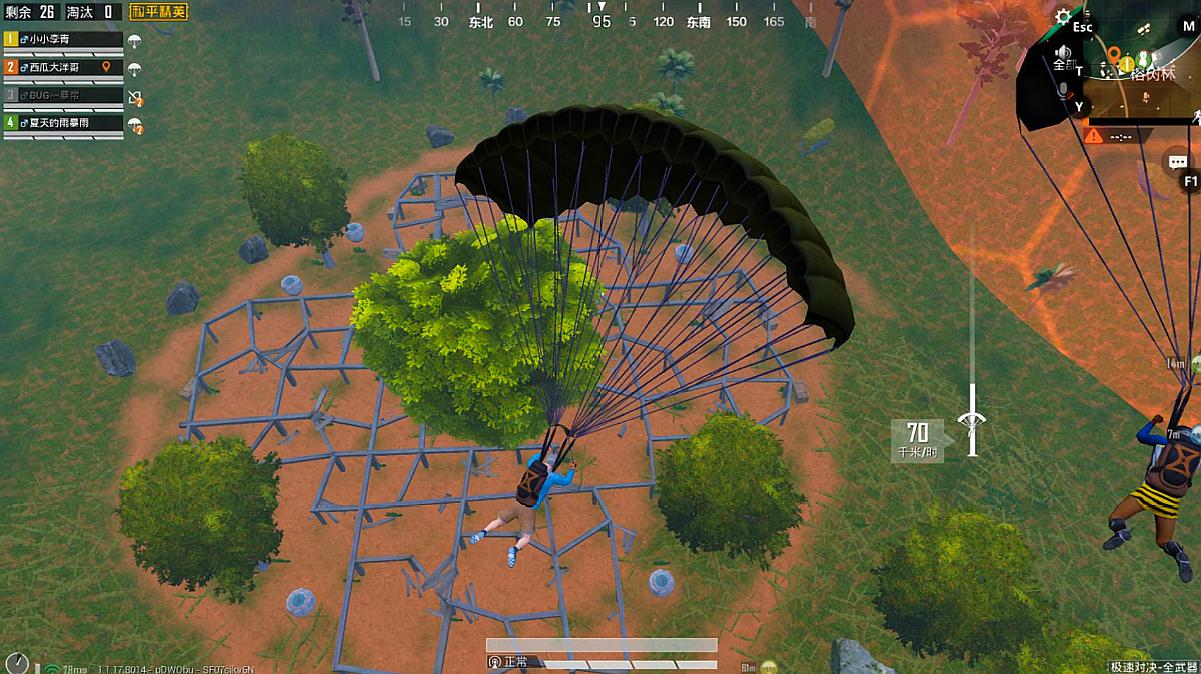Select the greyed-out teammate 3 row

[x=62, y=95]
